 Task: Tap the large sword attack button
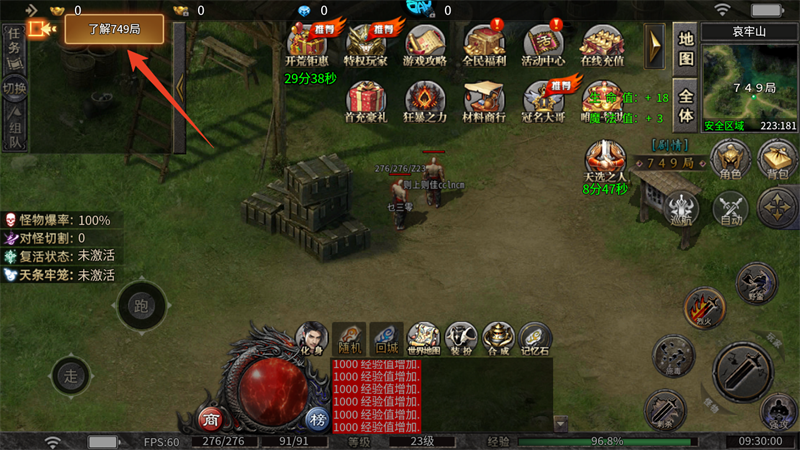tap(741, 370)
